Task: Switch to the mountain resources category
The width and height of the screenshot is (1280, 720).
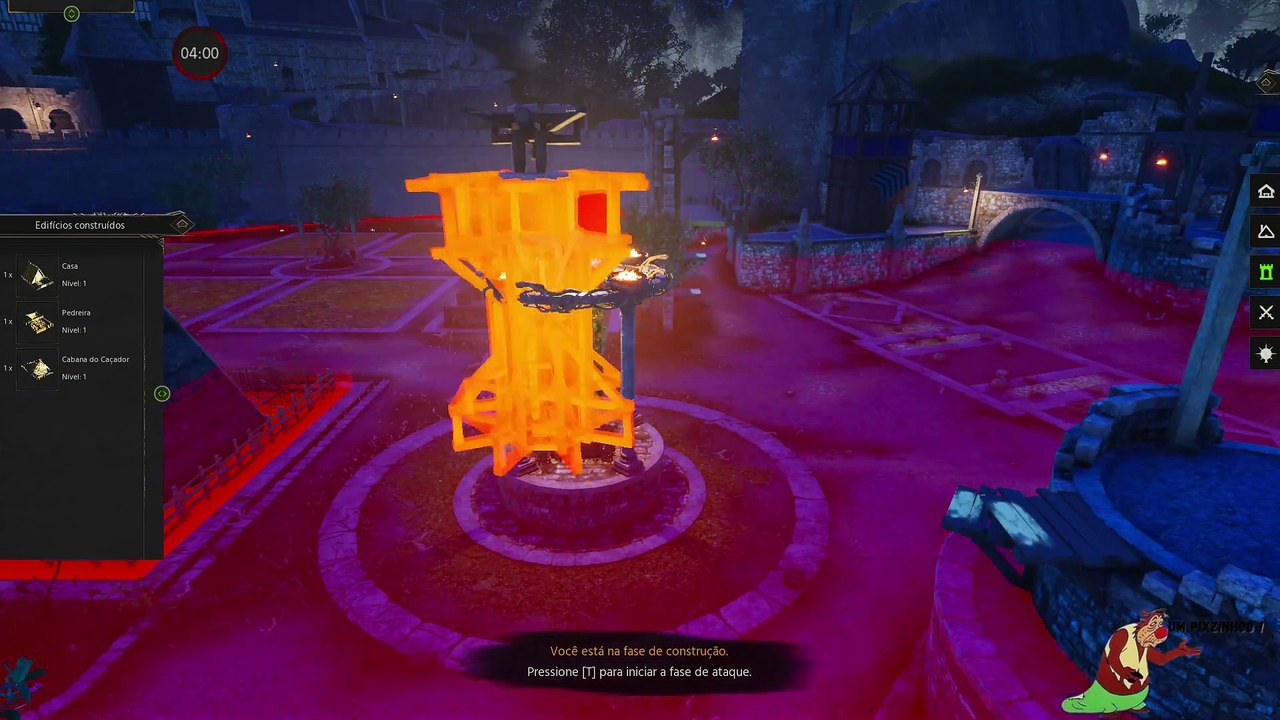Action: tap(1266, 232)
